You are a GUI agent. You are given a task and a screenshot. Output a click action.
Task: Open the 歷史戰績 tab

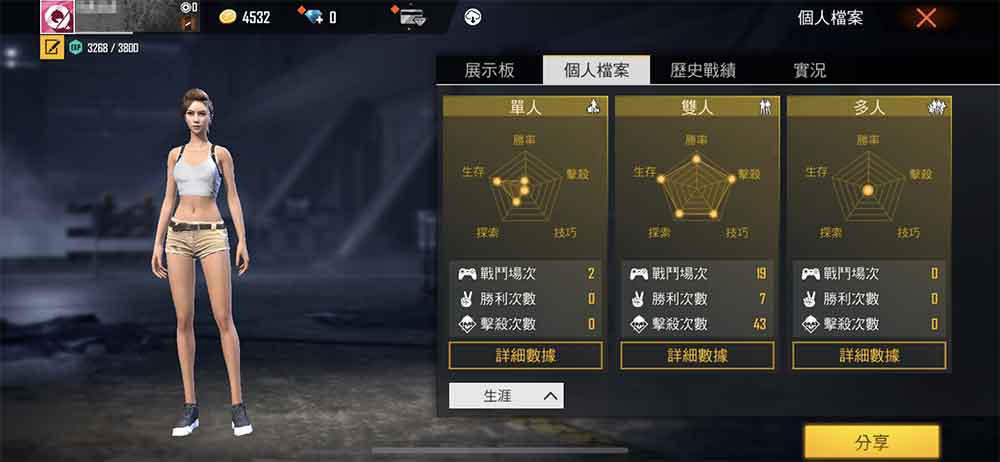(703, 70)
